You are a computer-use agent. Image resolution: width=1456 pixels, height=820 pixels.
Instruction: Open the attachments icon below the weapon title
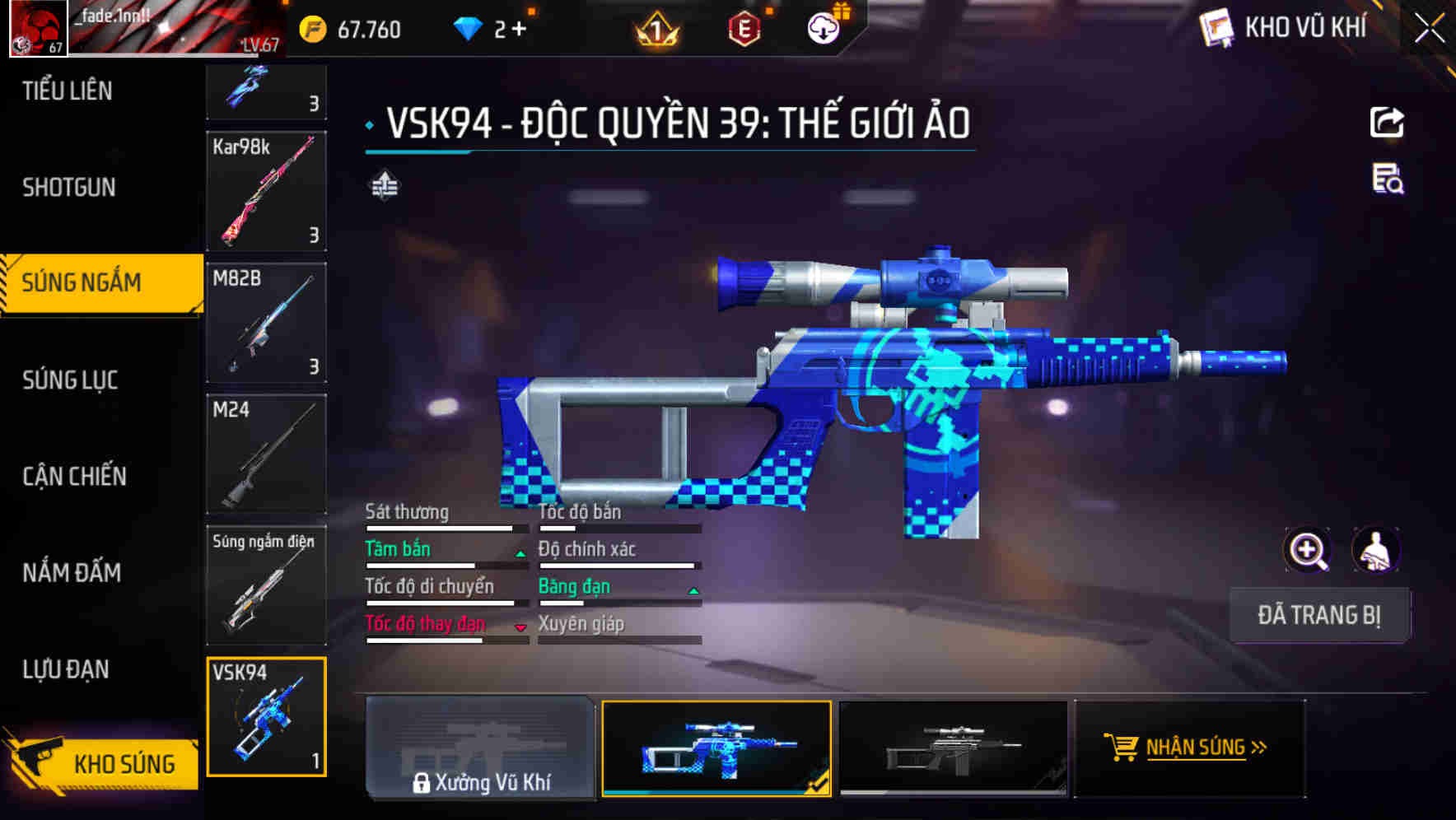pos(385,186)
